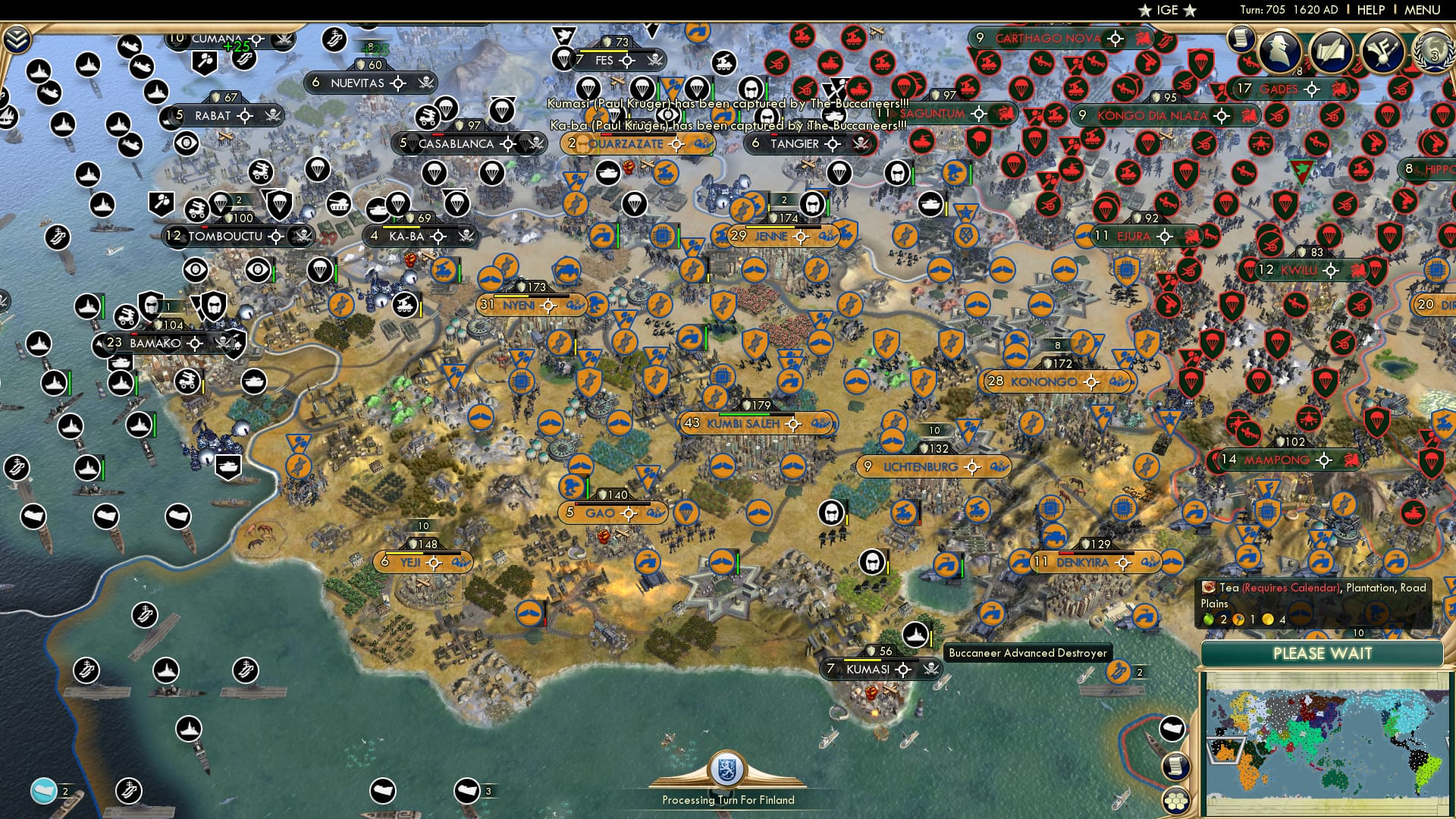Open the IGE editor button

point(1168,10)
